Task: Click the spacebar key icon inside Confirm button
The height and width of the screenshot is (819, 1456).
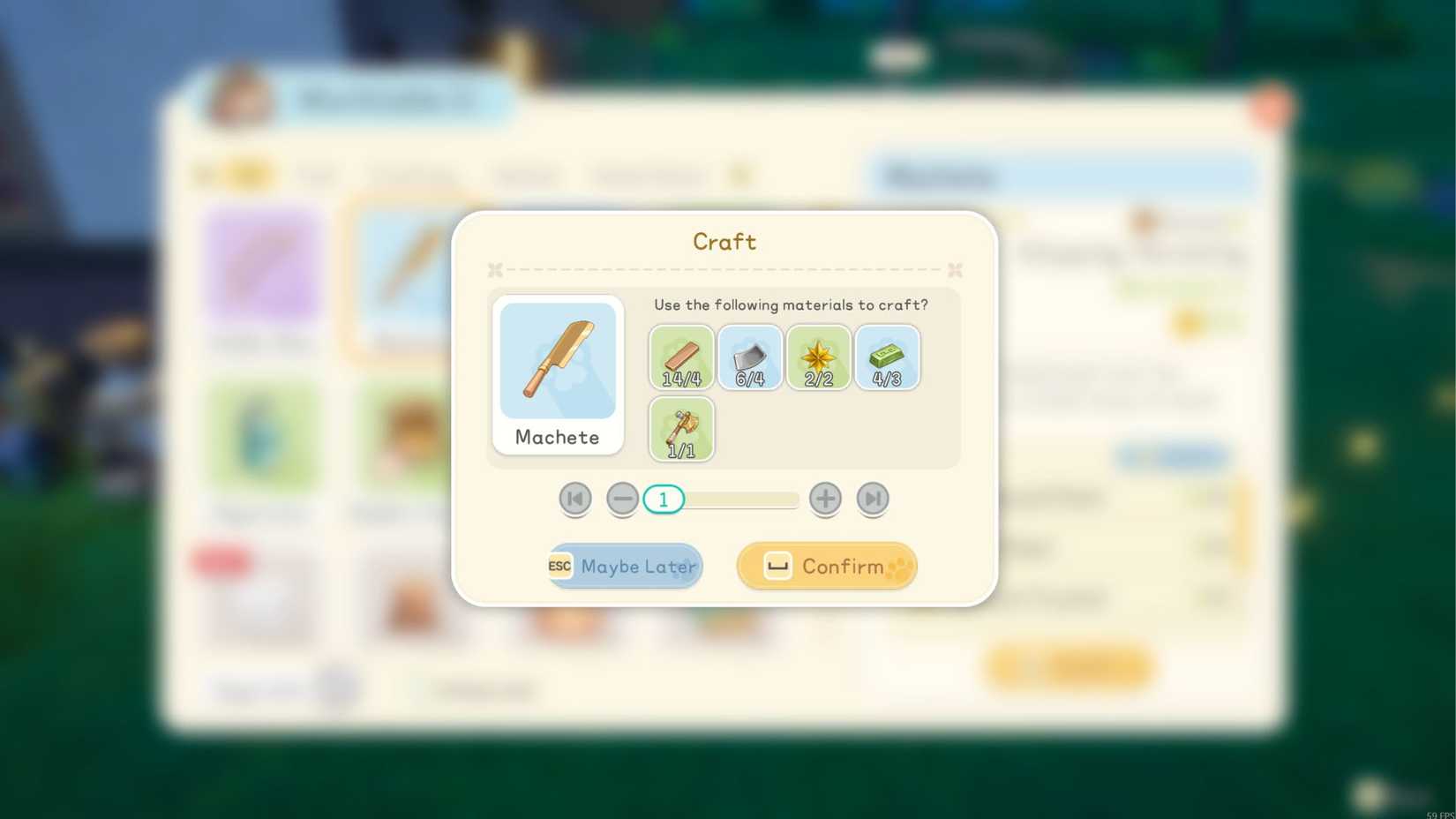Action: 777,566
